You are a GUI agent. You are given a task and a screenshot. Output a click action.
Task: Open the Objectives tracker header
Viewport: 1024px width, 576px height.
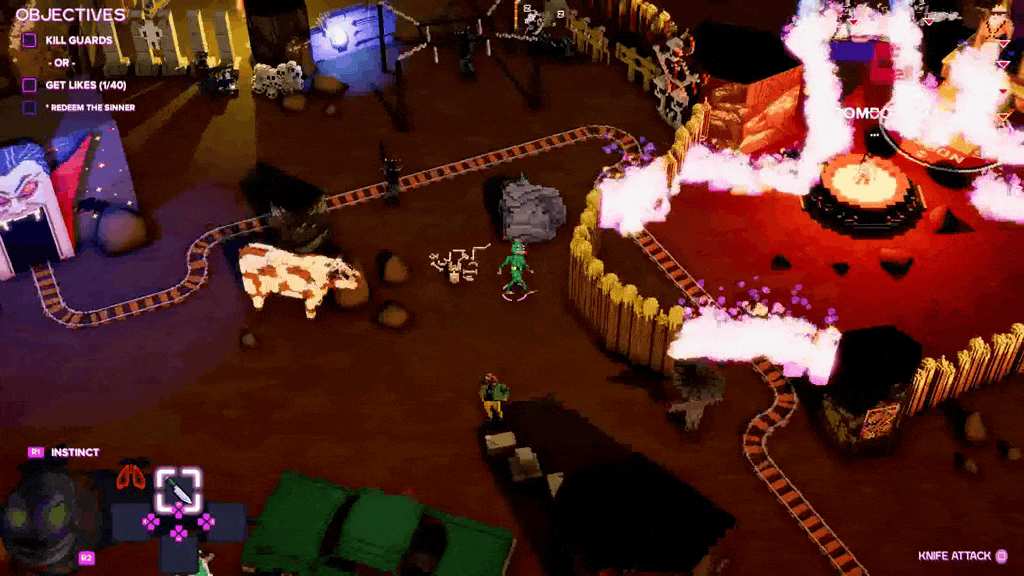pyautogui.click(x=70, y=15)
